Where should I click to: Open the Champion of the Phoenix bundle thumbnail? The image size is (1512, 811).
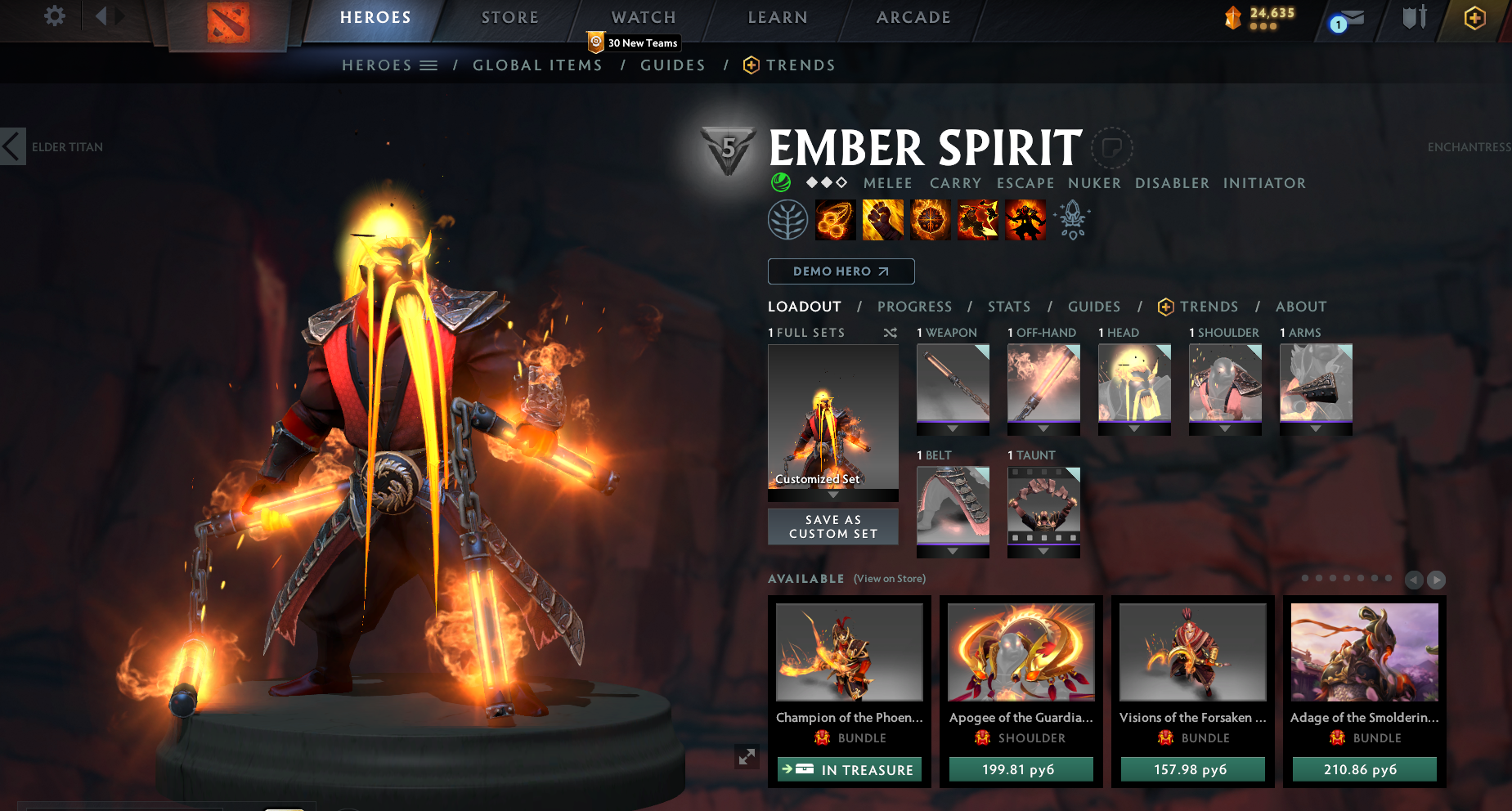[x=849, y=652]
